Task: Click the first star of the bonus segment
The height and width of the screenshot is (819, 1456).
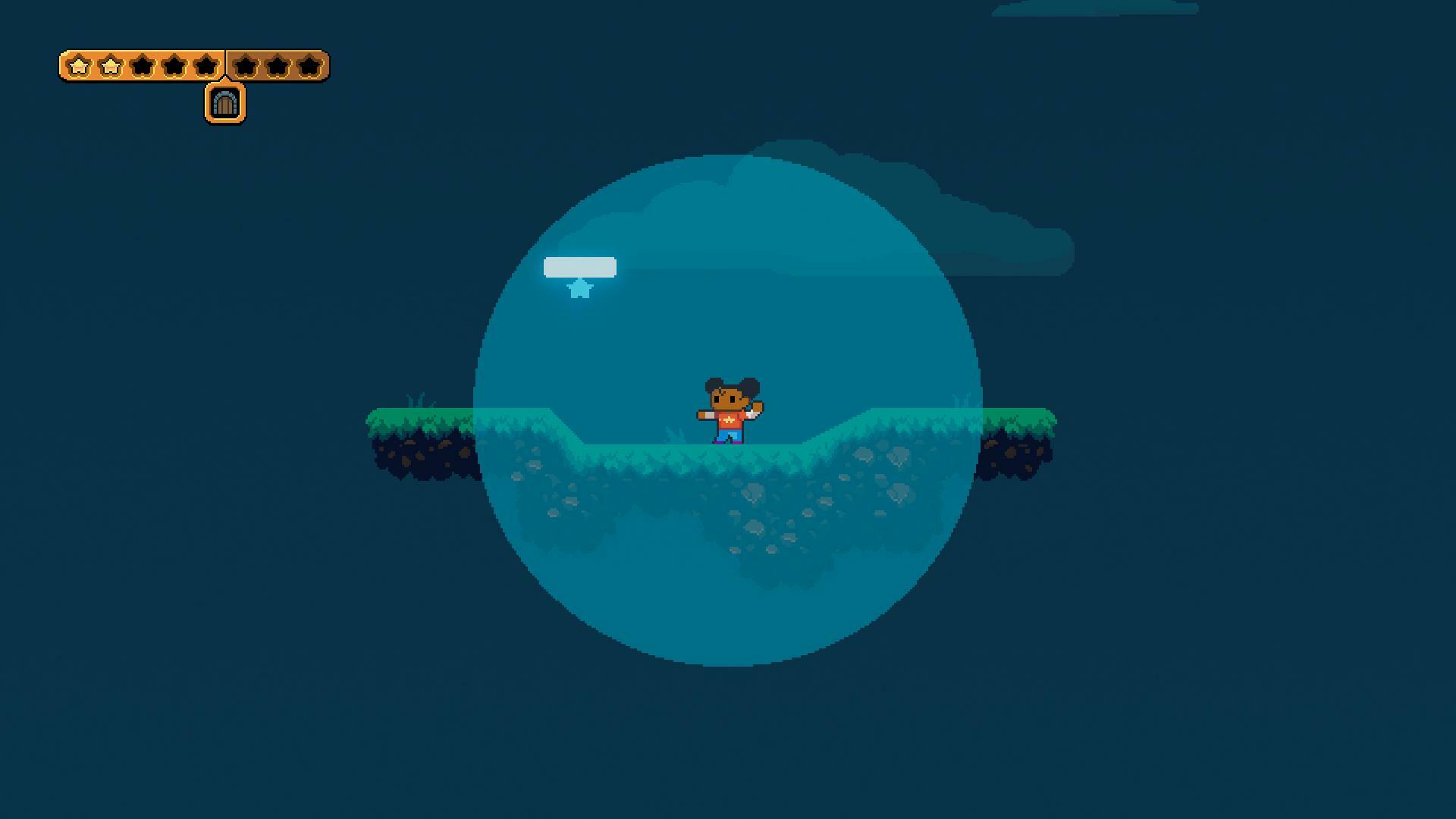Action: click(246, 64)
